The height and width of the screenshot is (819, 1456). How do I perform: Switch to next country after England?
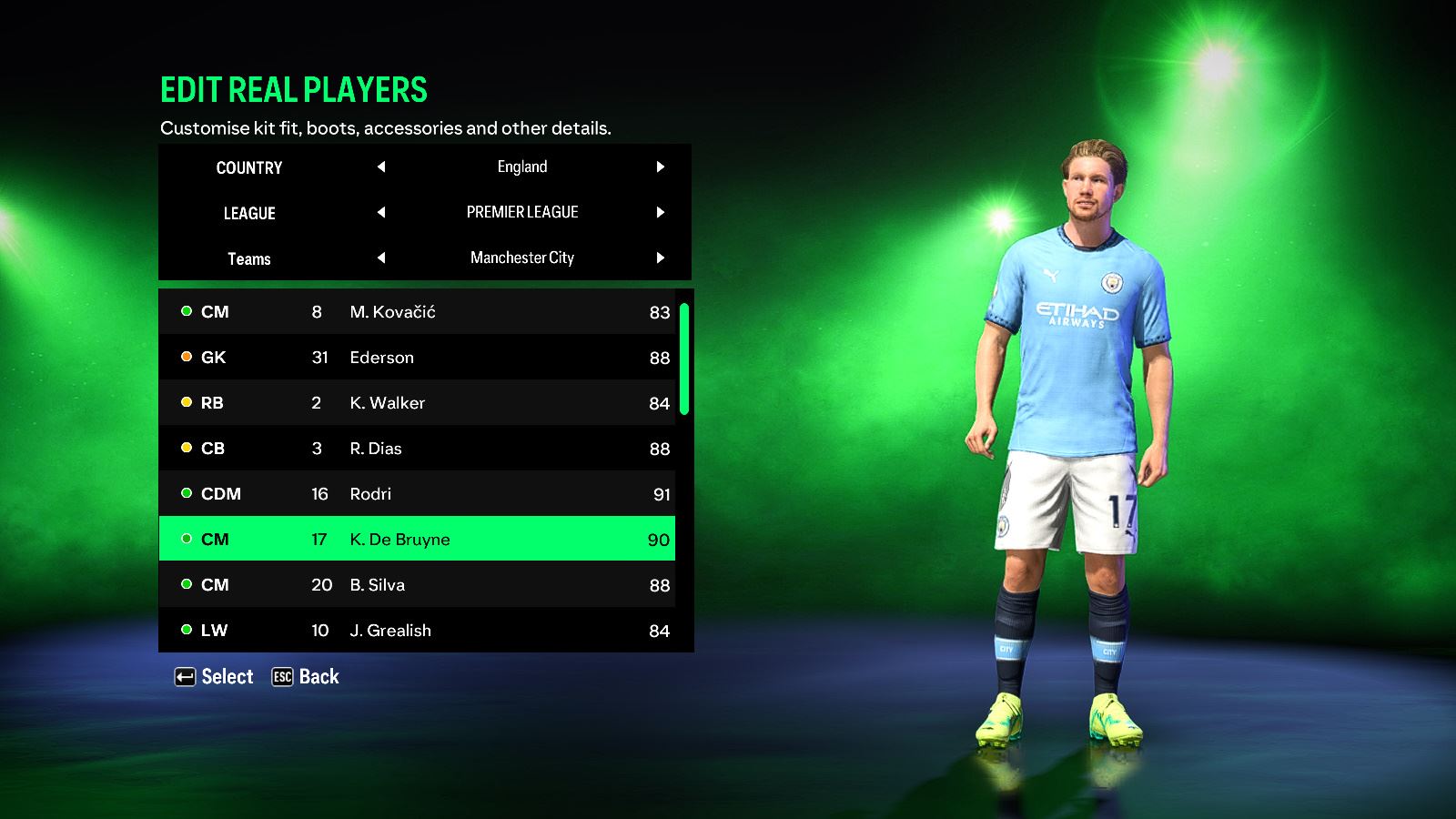661,167
